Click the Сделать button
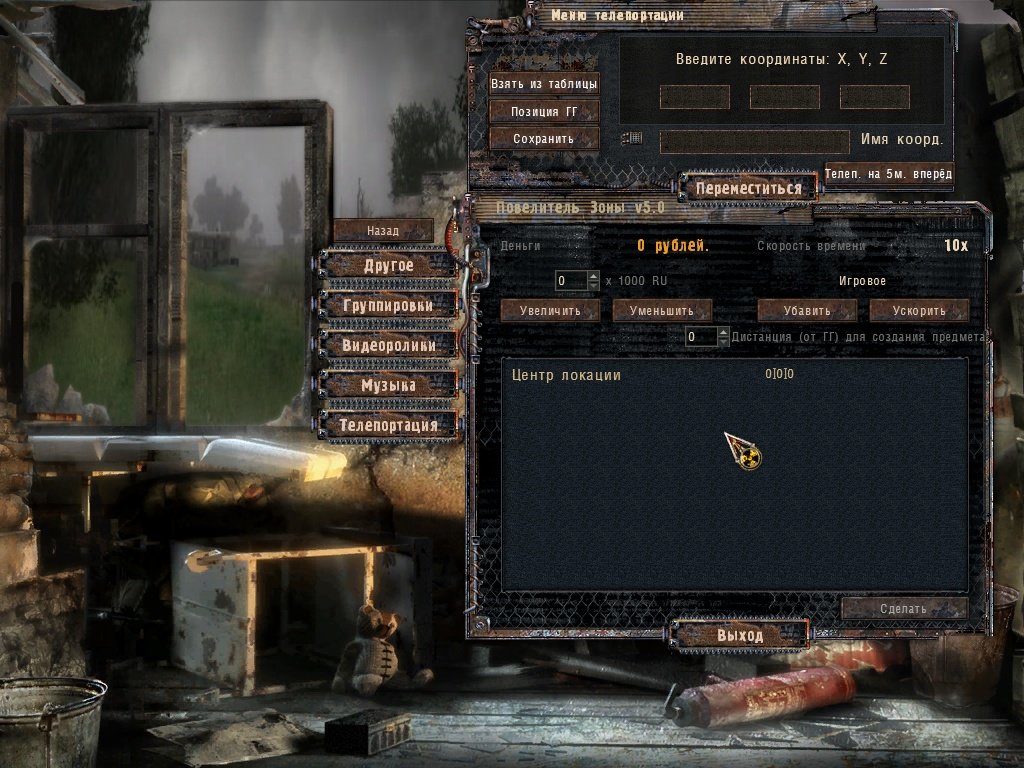Image resolution: width=1024 pixels, height=768 pixels. [904, 608]
